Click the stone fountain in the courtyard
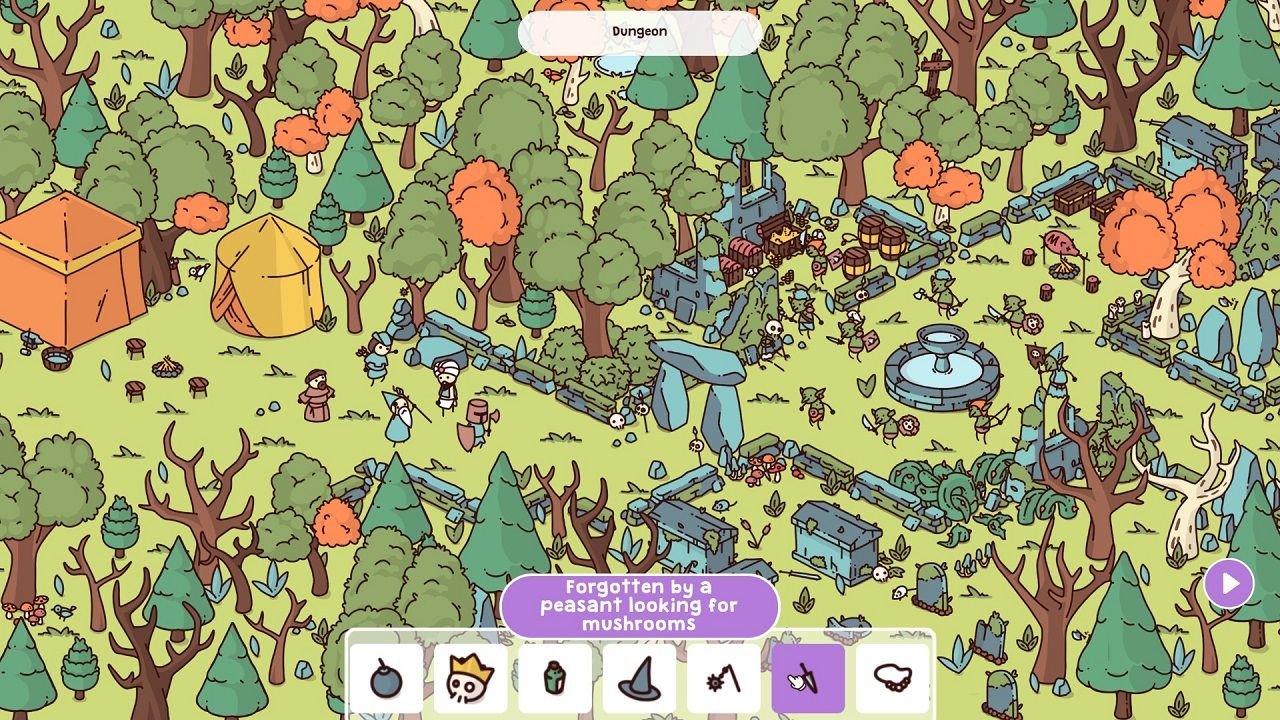The height and width of the screenshot is (720, 1280). pos(941,365)
